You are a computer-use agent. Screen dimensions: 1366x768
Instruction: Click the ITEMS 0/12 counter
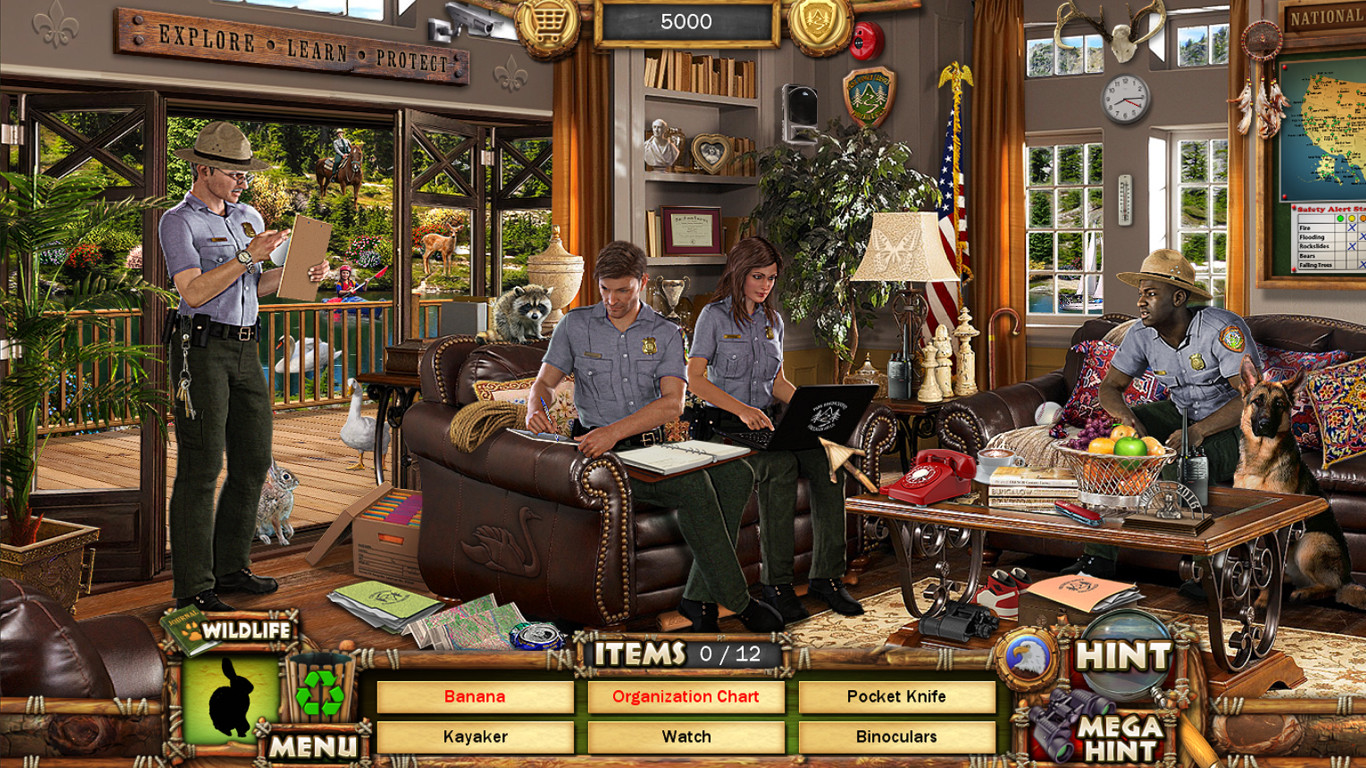point(683,655)
